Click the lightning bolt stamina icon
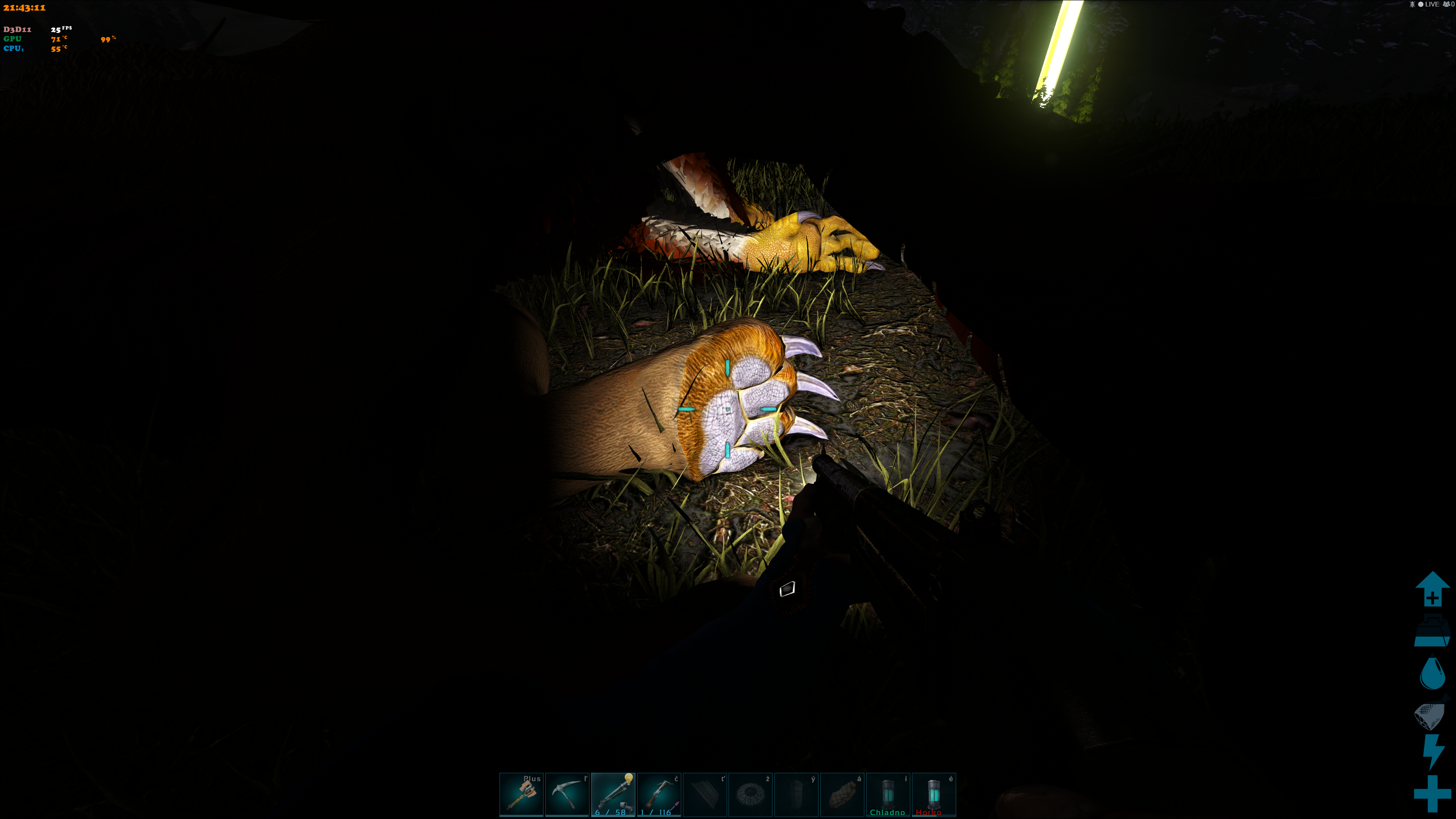 pos(1433,752)
